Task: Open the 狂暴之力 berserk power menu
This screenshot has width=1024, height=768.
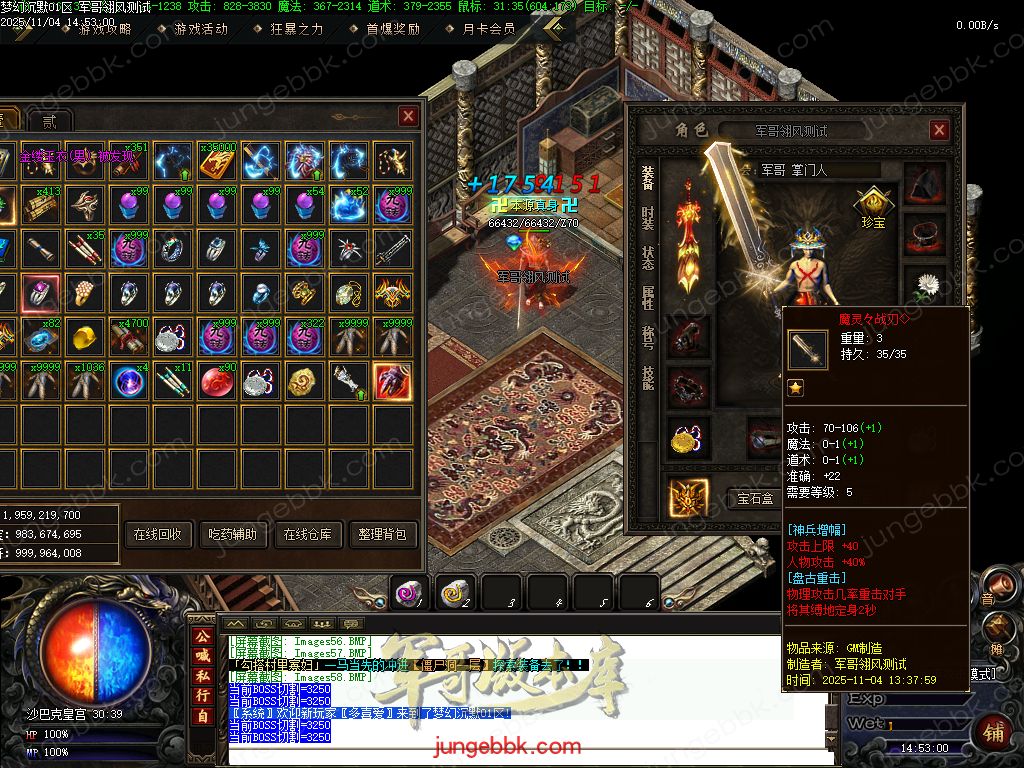Action: [297, 28]
